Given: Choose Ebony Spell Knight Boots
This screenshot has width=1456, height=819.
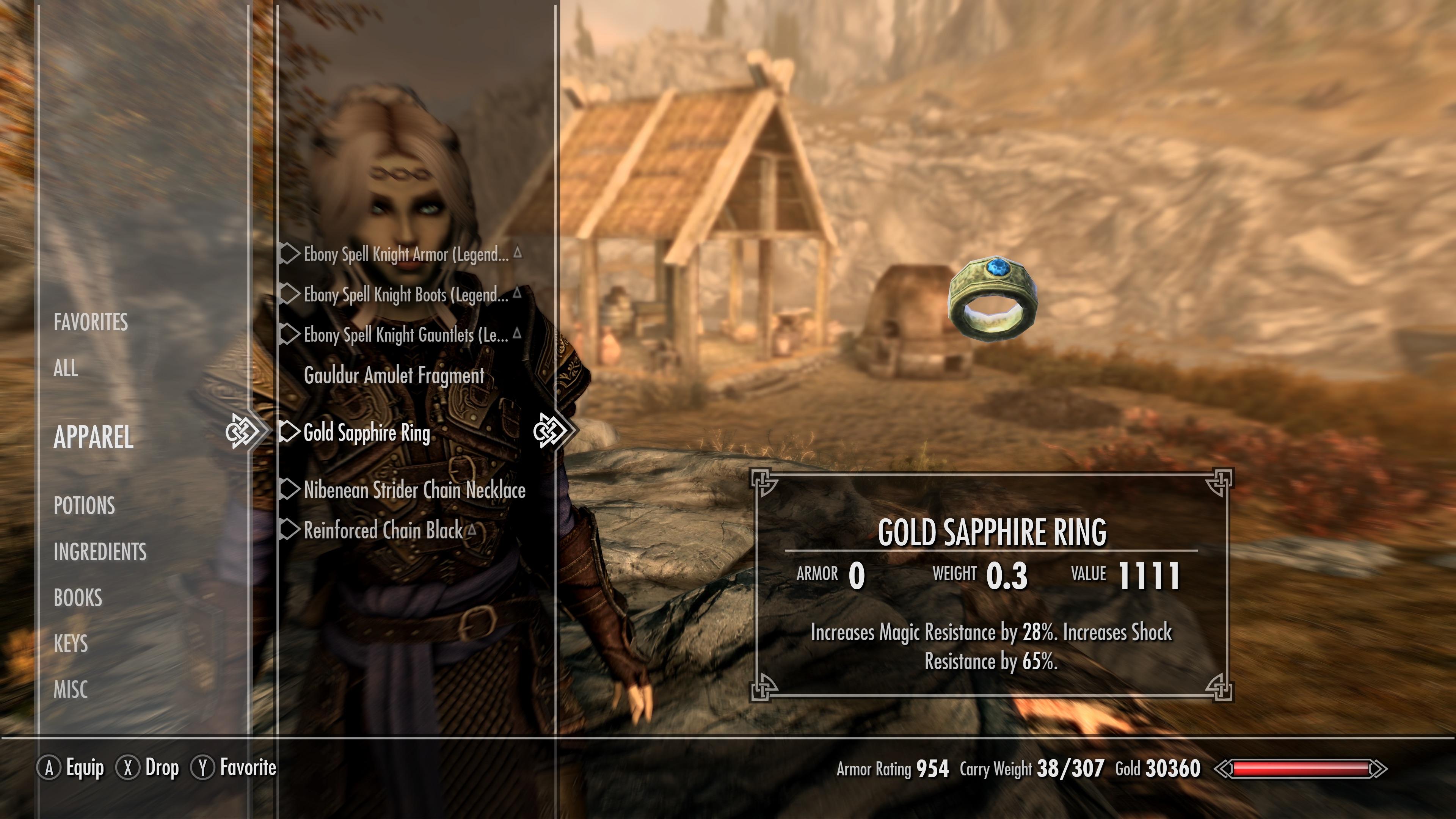Looking at the screenshot, I should pos(406,295).
